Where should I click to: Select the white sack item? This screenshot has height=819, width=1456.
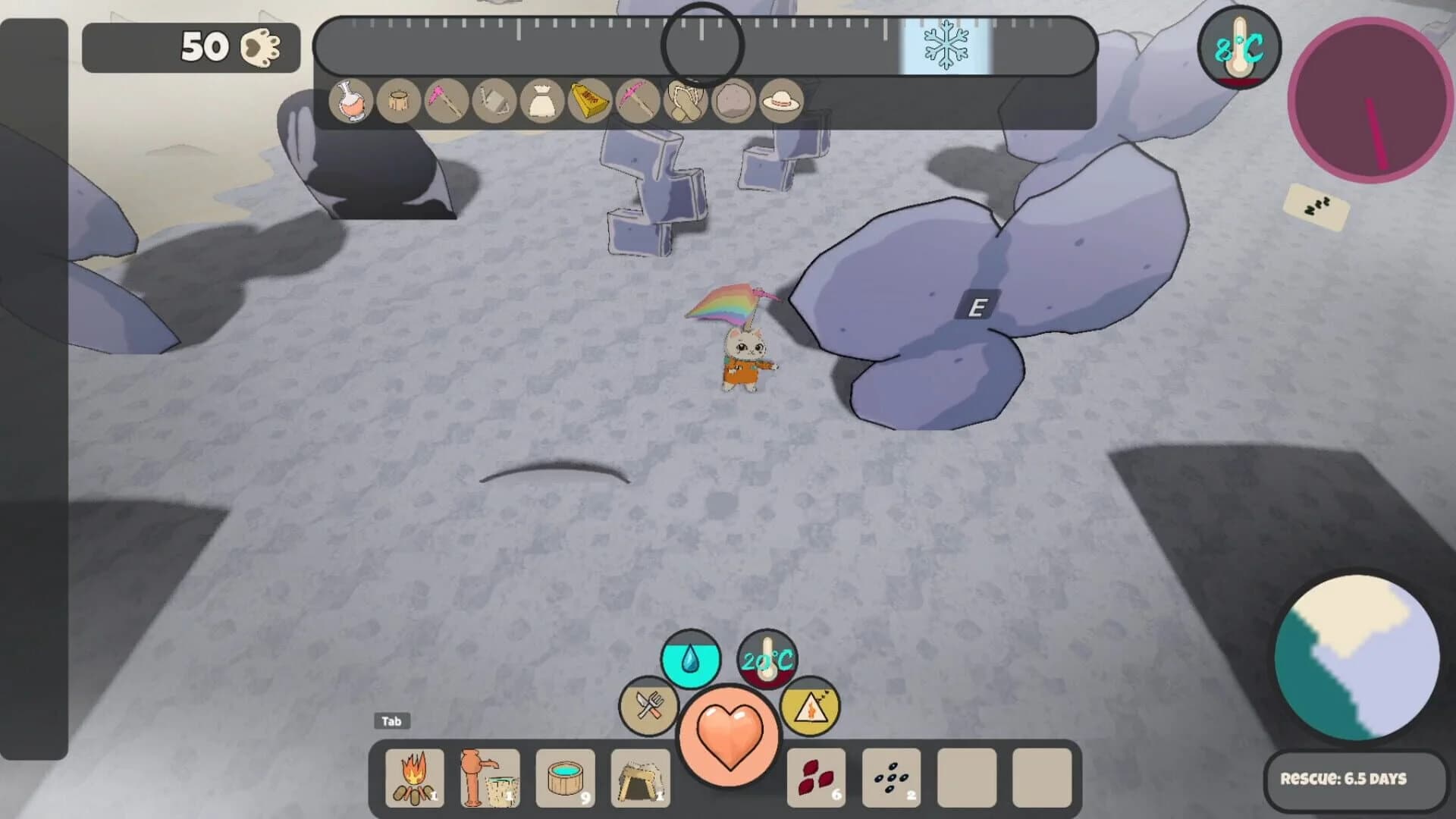click(543, 102)
